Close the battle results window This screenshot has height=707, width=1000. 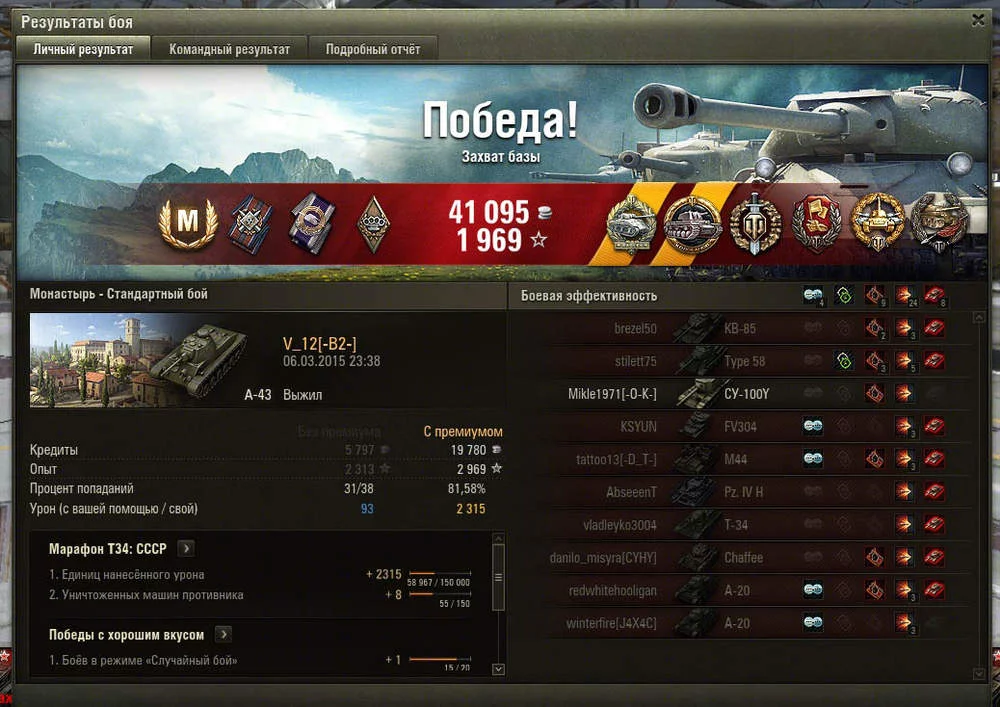tap(978, 20)
